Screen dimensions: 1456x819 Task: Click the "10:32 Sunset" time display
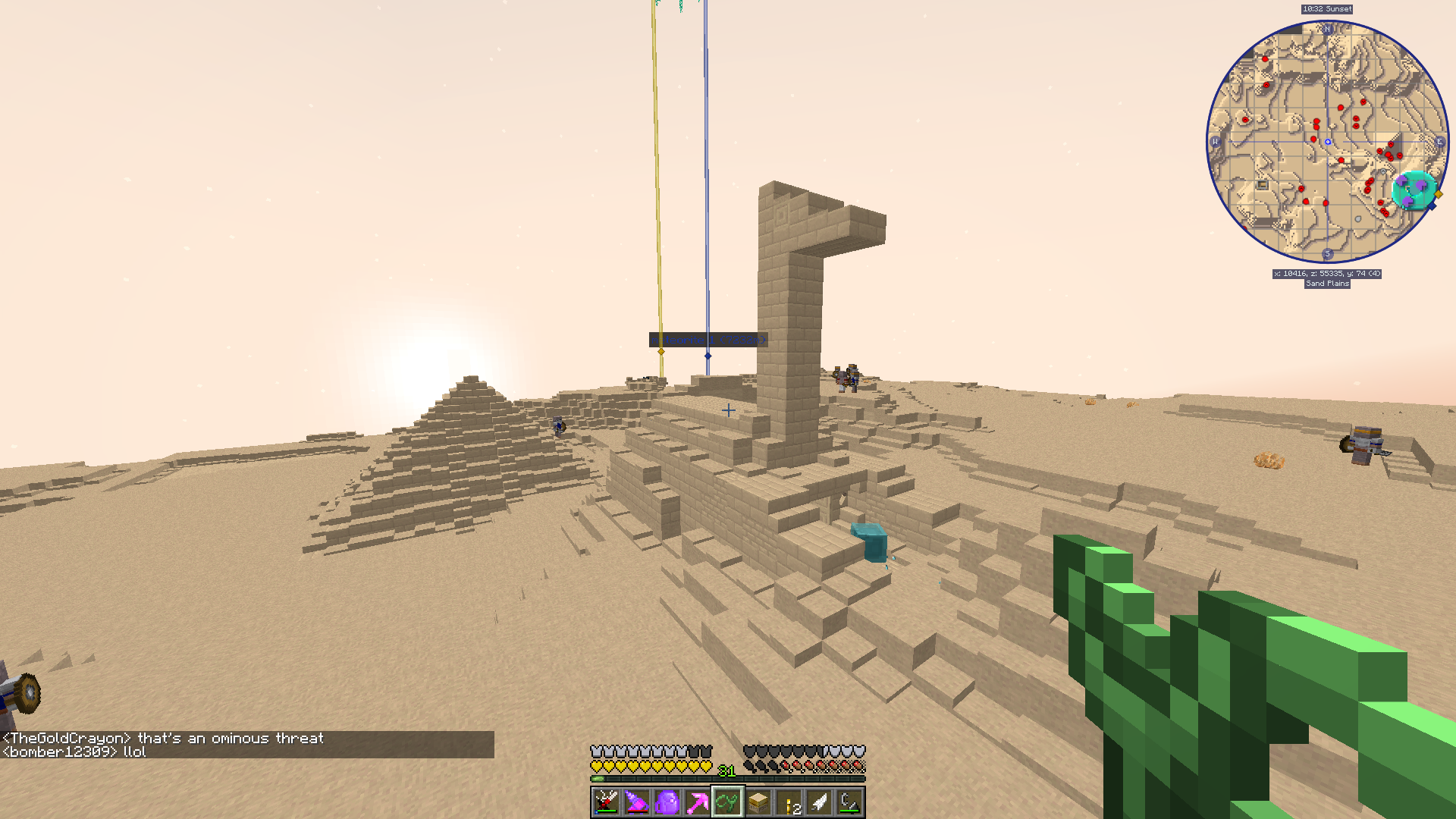(x=1327, y=9)
